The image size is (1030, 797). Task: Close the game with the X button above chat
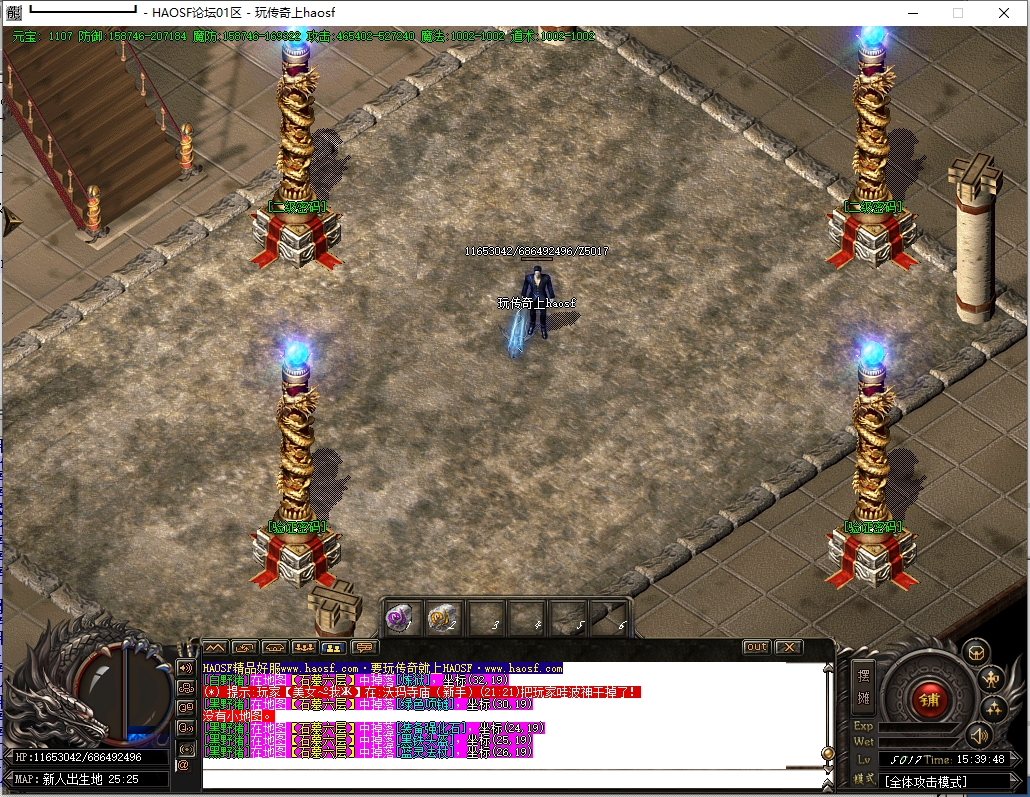point(789,647)
